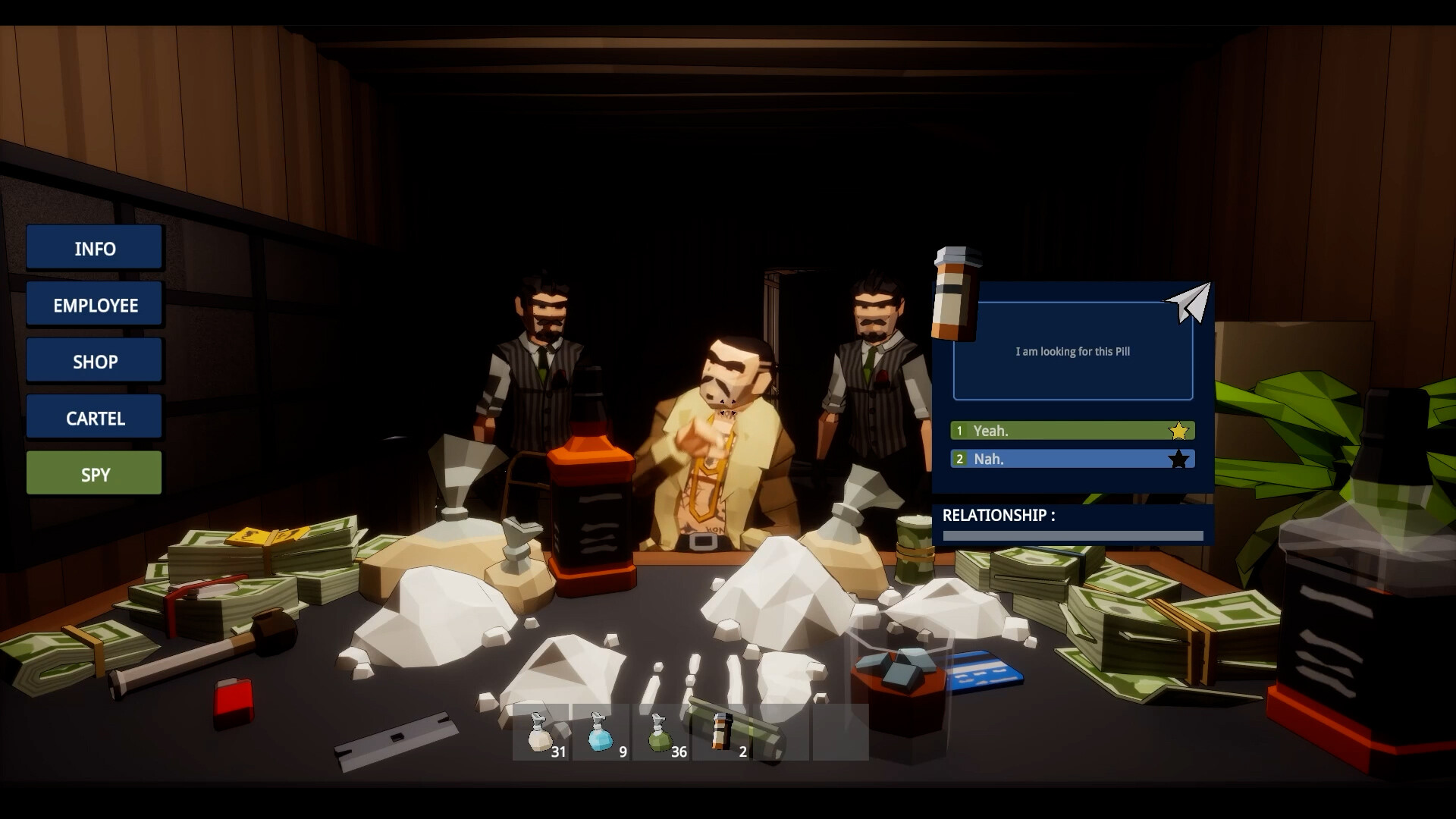The height and width of the screenshot is (819, 1456).
Task: Open the SHOP menu
Action: click(x=94, y=360)
